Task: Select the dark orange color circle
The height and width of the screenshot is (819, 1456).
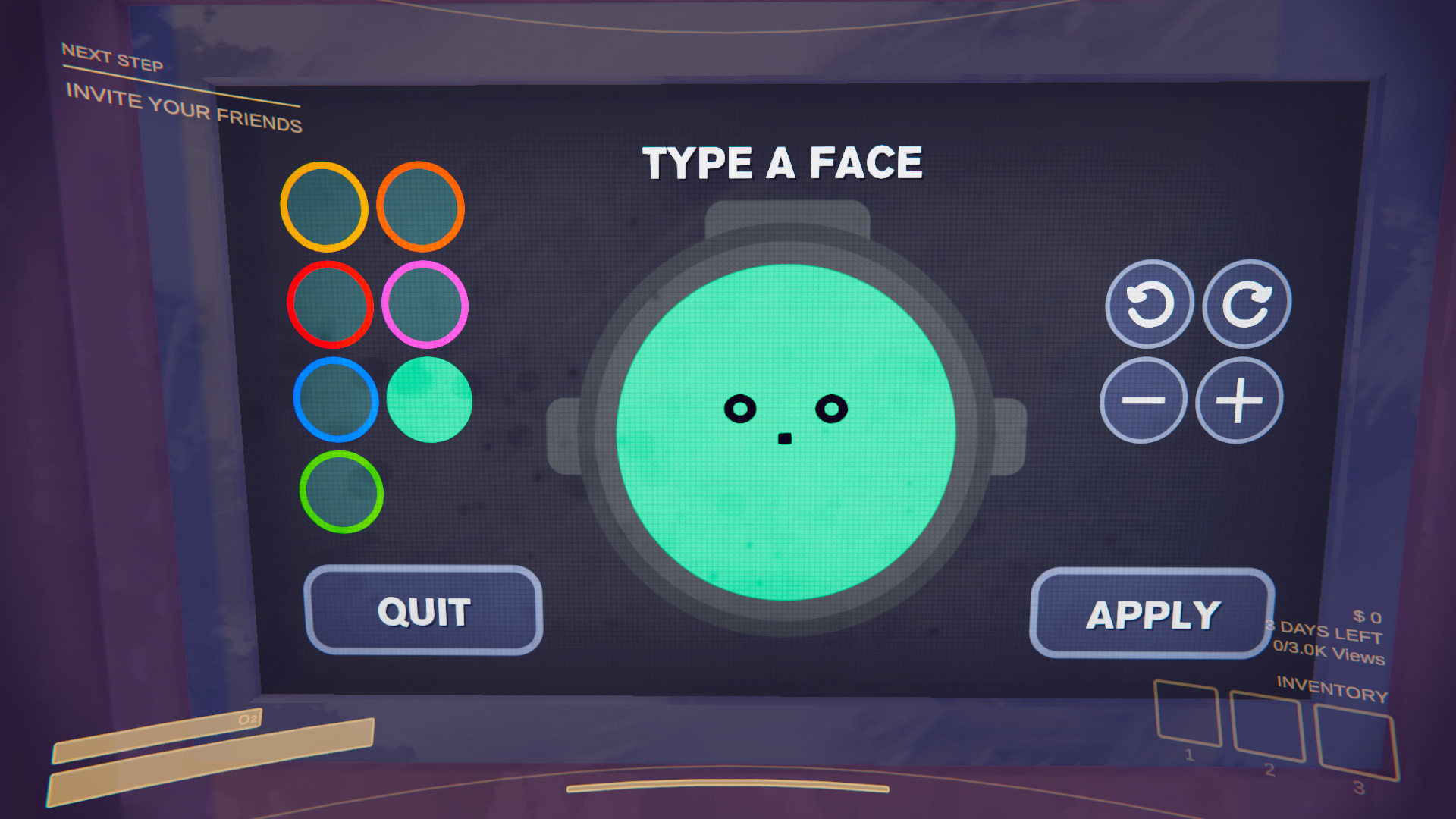Action: [x=422, y=206]
